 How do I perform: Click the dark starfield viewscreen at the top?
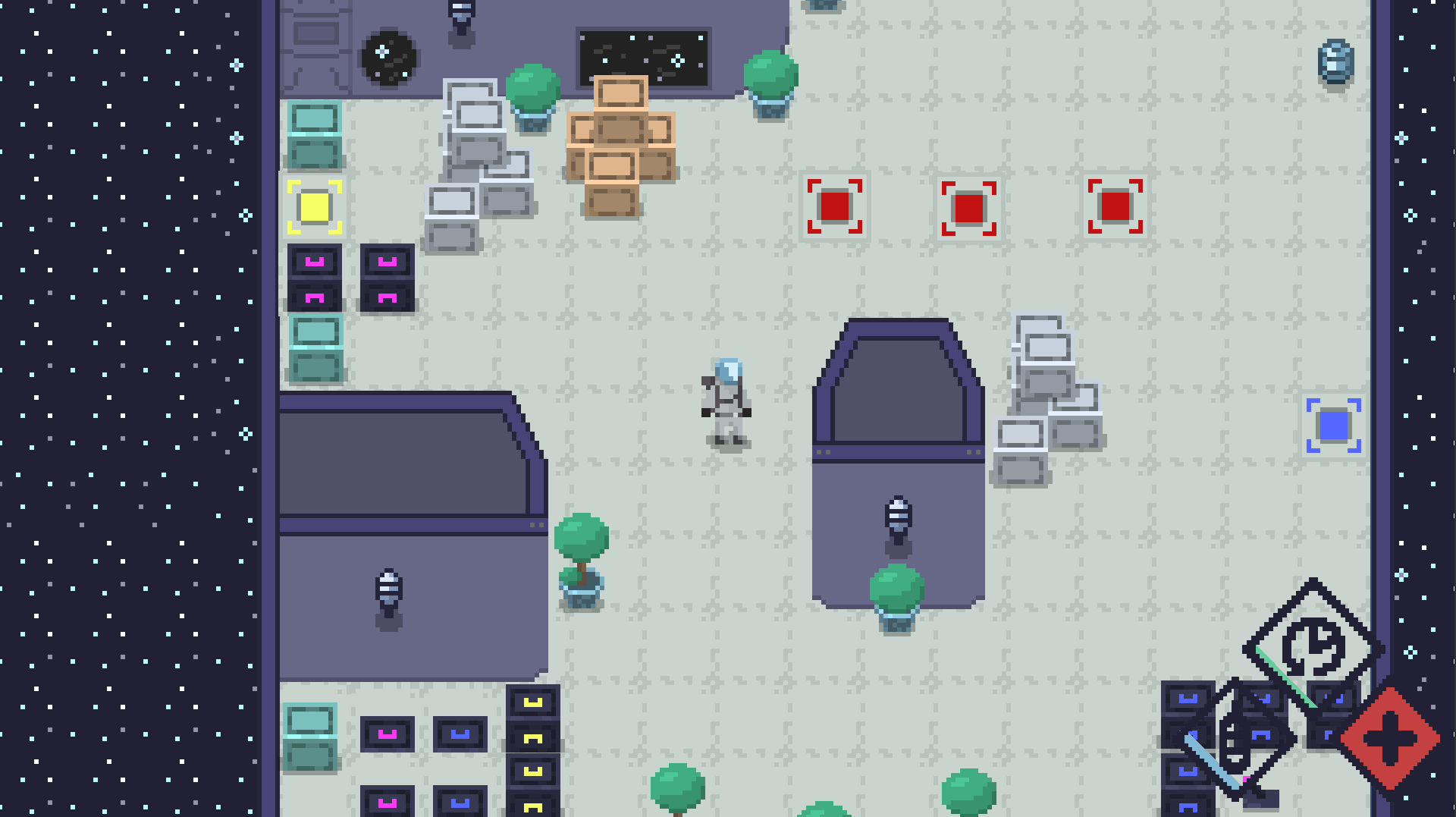(x=642, y=58)
